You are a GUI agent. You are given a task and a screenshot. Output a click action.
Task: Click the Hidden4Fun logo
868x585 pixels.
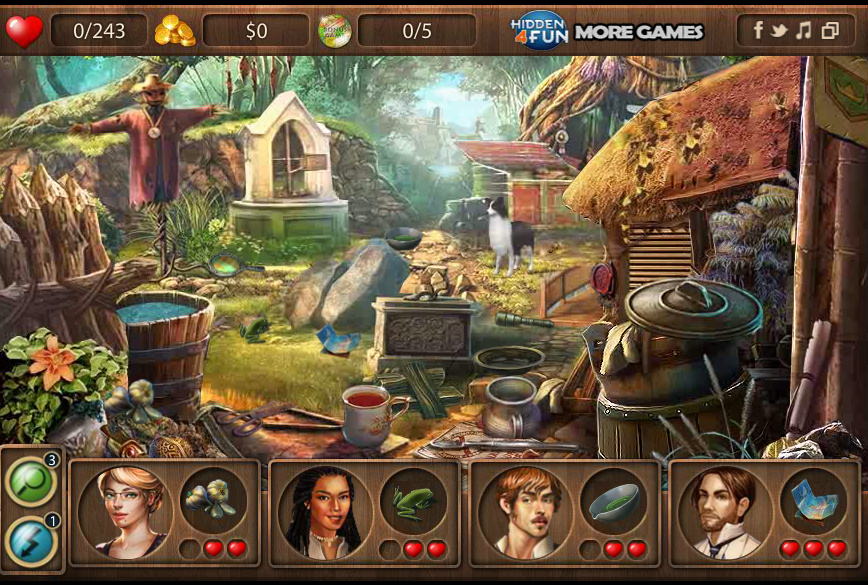click(539, 31)
